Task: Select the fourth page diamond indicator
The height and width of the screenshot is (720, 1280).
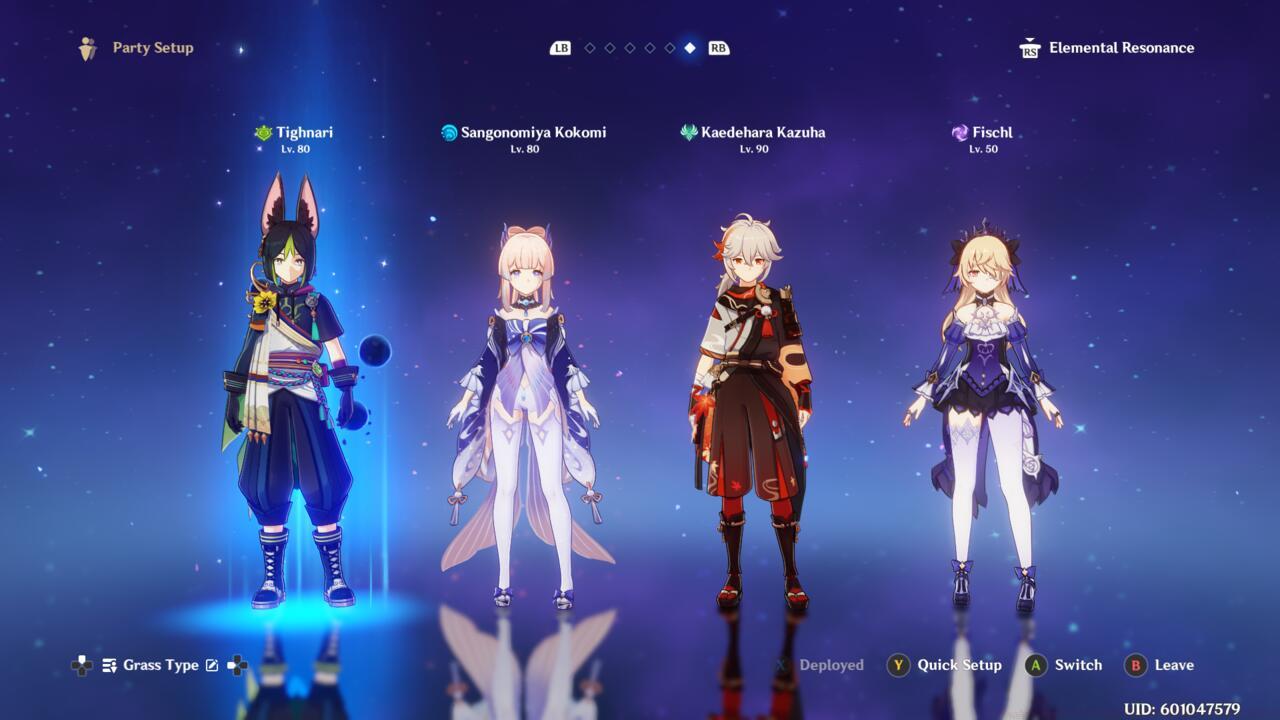Action: tap(650, 47)
